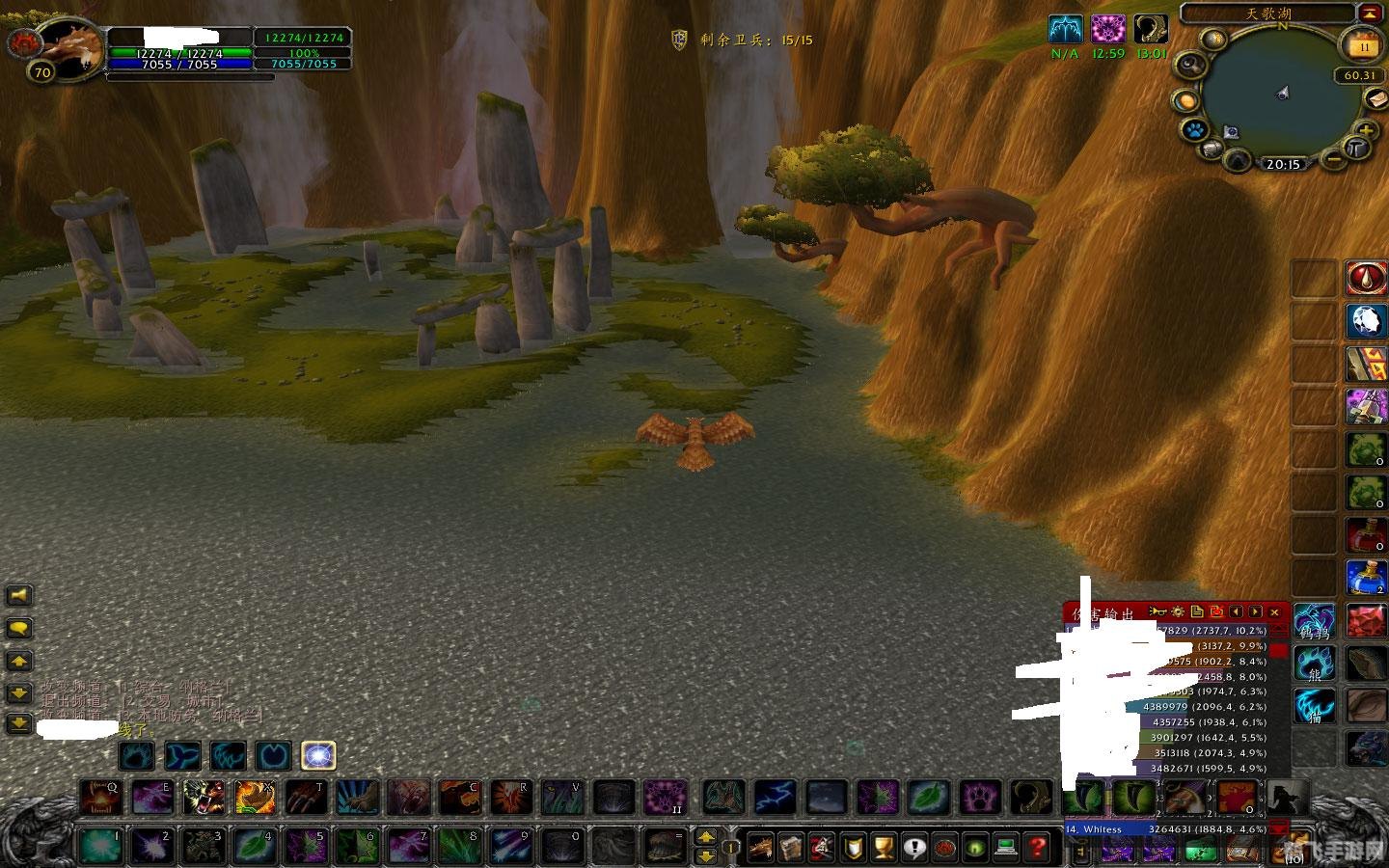Zoom out the minimap with the minus button

(x=1333, y=157)
